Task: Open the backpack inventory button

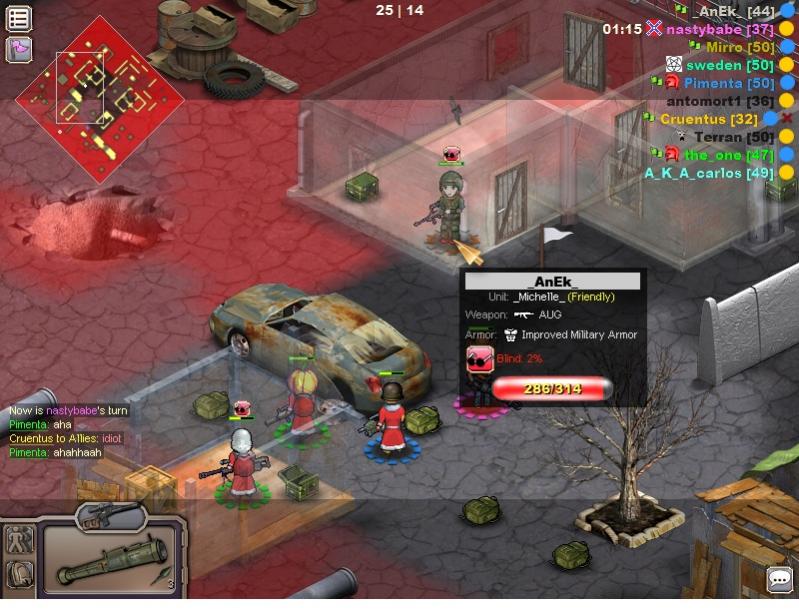Action: (19, 574)
